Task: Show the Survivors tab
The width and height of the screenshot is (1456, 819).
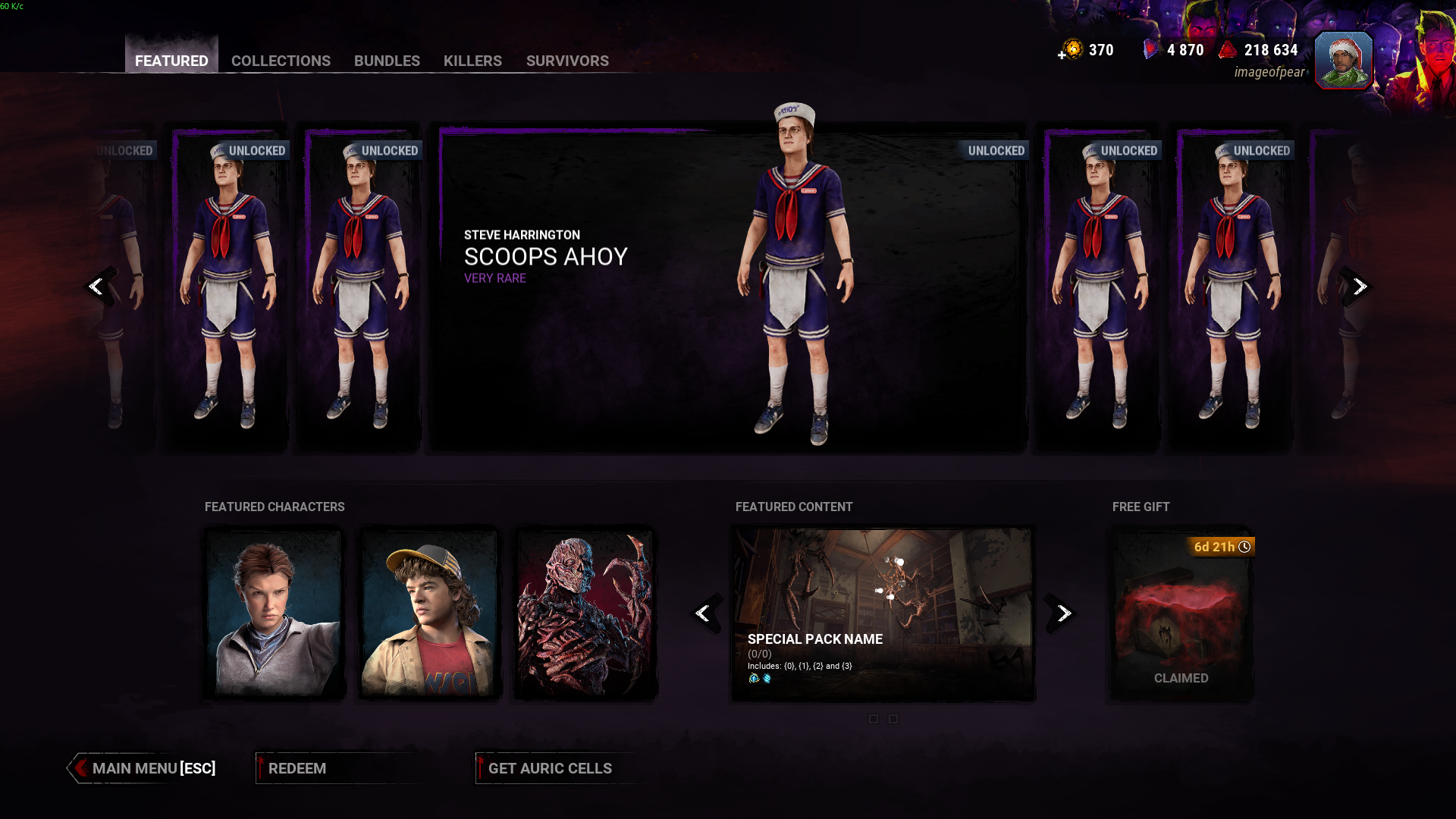Action: tap(567, 60)
